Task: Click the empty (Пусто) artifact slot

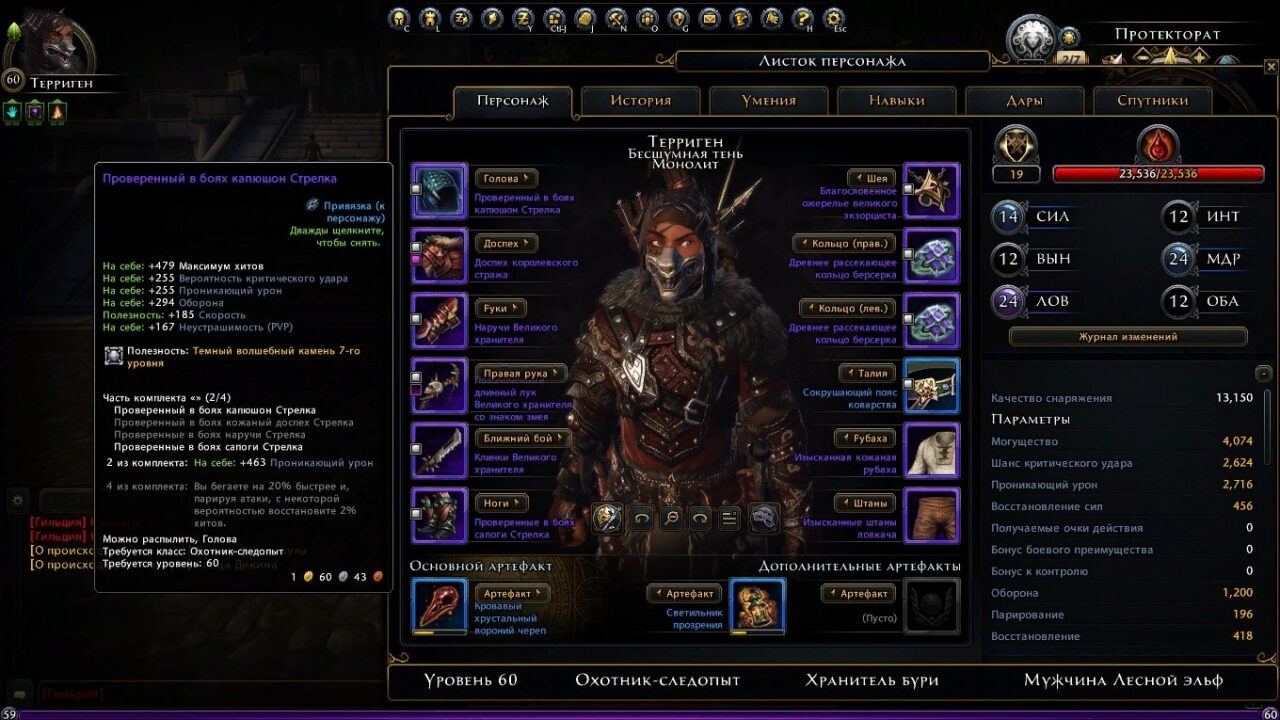Action: pyautogui.click(x=931, y=605)
